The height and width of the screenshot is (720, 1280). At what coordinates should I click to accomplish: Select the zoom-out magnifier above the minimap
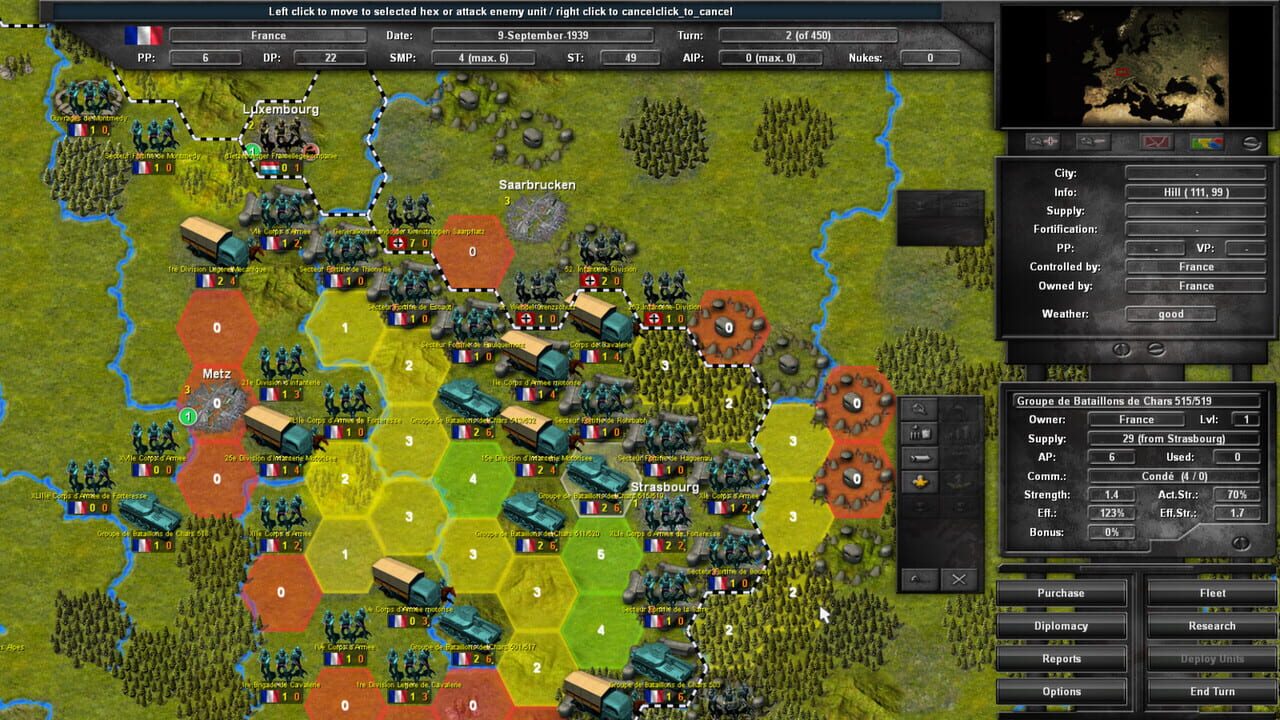pos(1093,141)
